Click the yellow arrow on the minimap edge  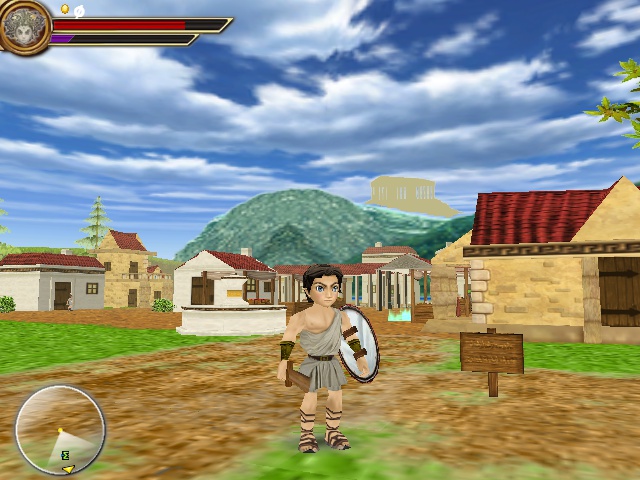tap(67, 468)
